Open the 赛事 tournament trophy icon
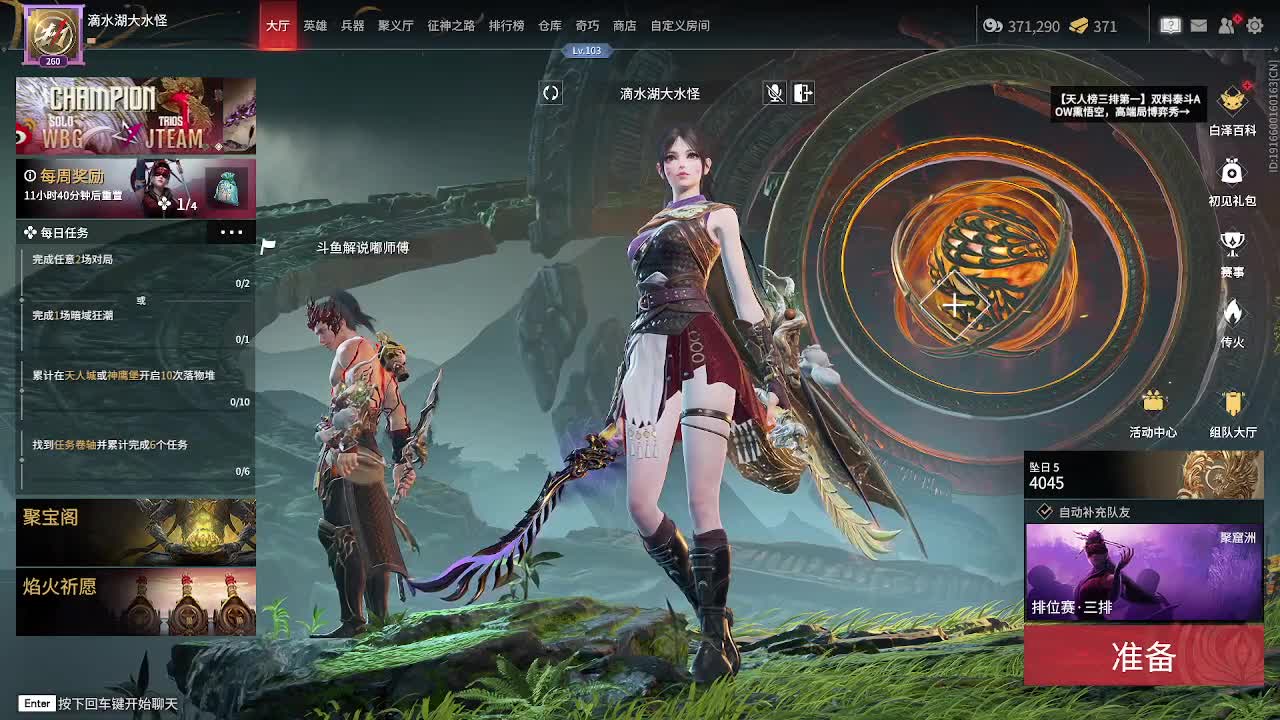Viewport: 1280px width, 720px height. (x=1231, y=243)
